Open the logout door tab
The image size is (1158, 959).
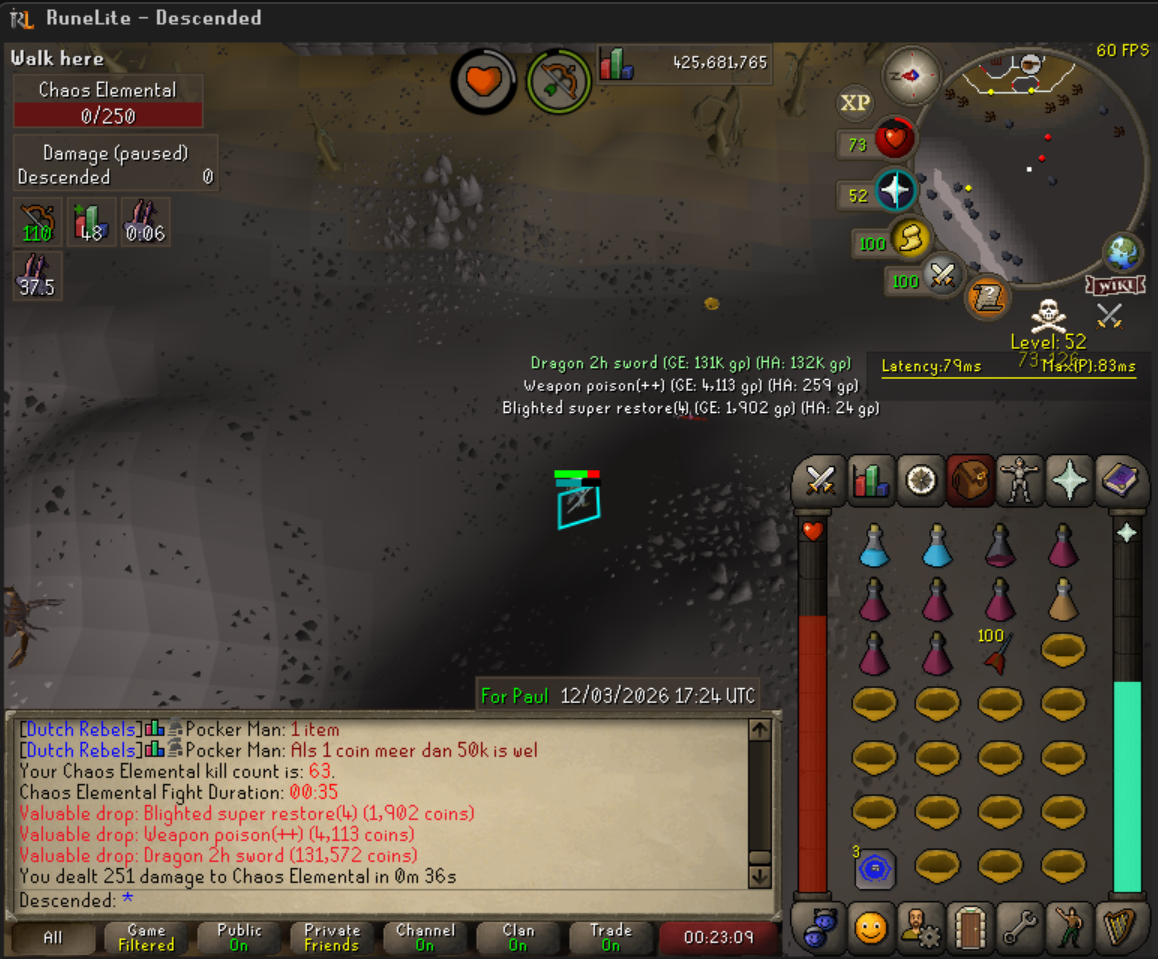click(969, 929)
